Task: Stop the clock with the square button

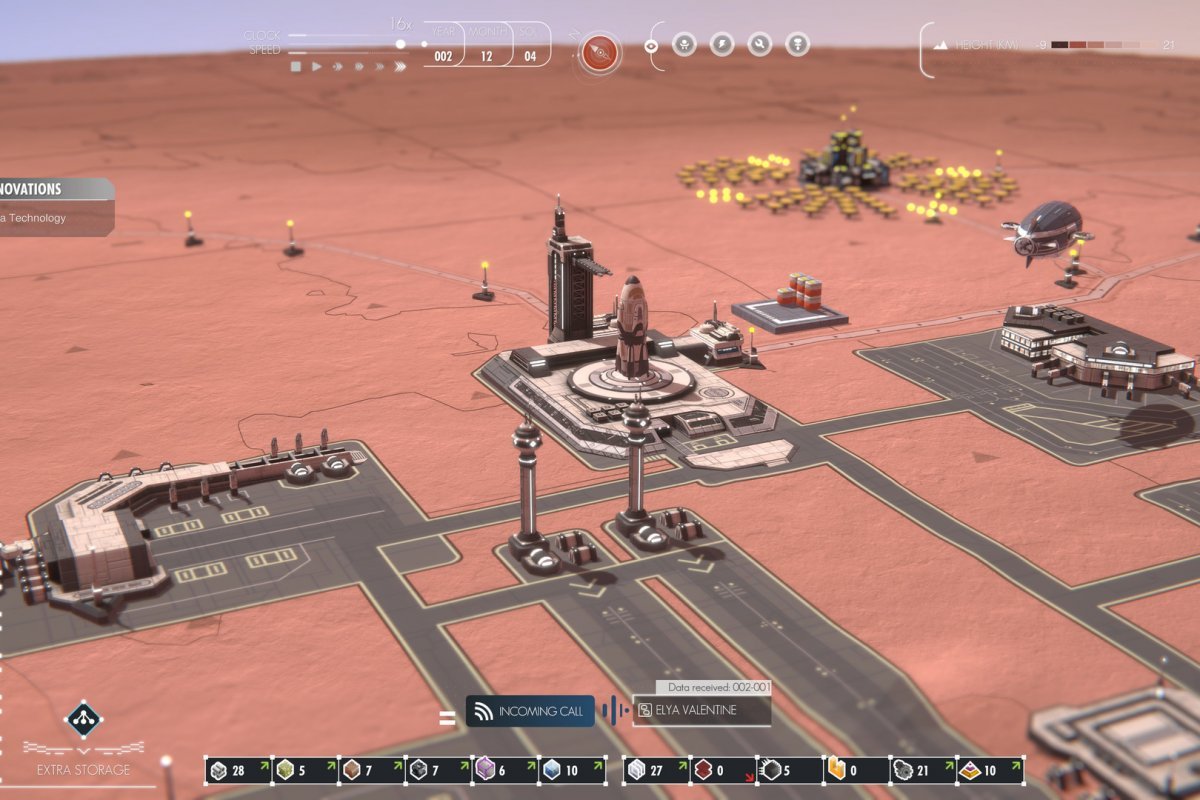Action: [296, 67]
